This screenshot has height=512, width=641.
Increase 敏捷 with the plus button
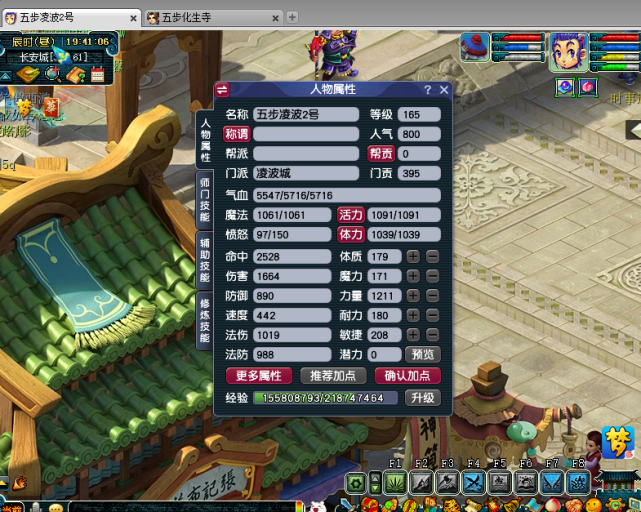[413, 335]
